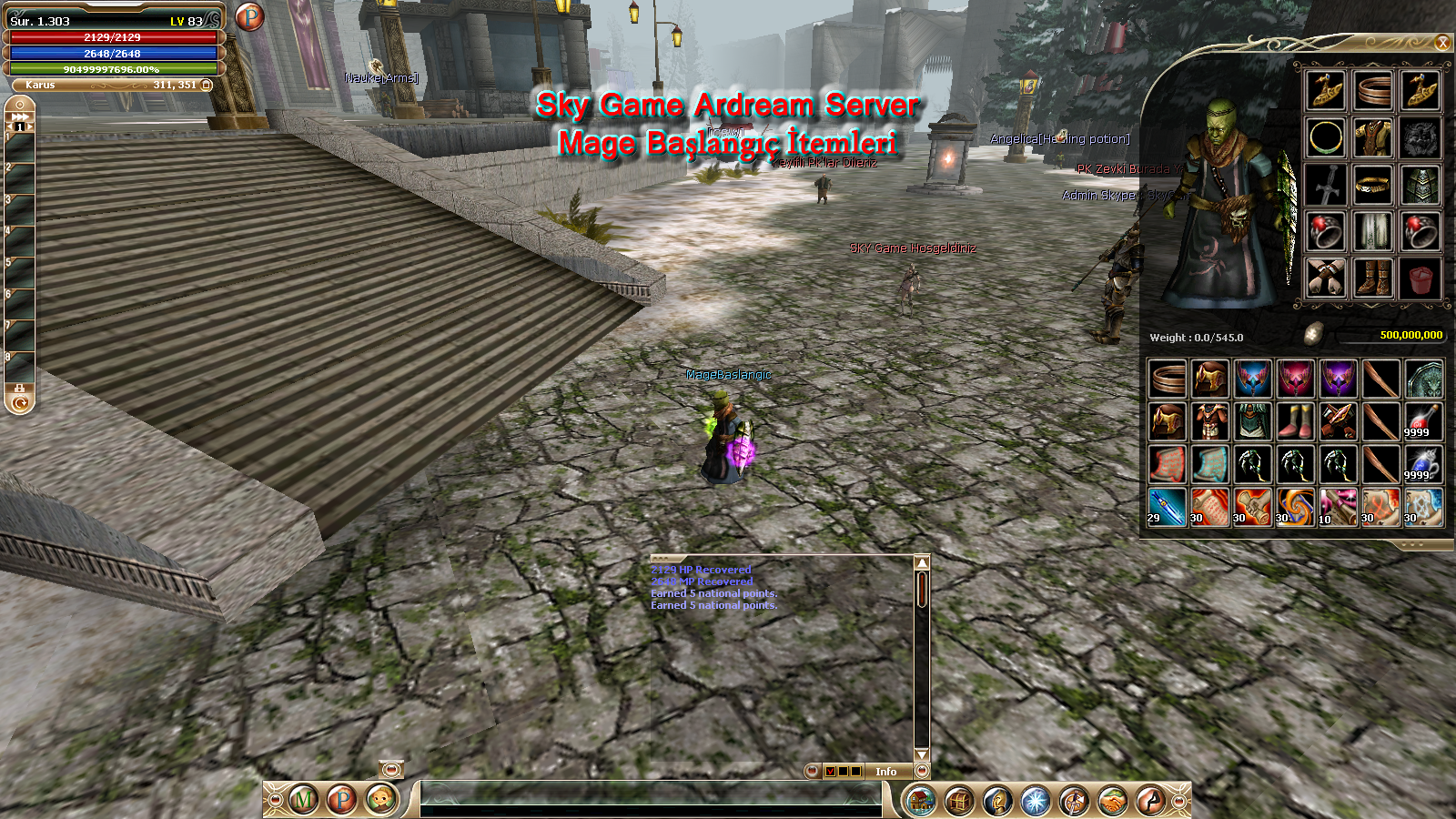Click the red bucket equipment slot
This screenshot has width=1456, height=819.
(x=1421, y=278)
